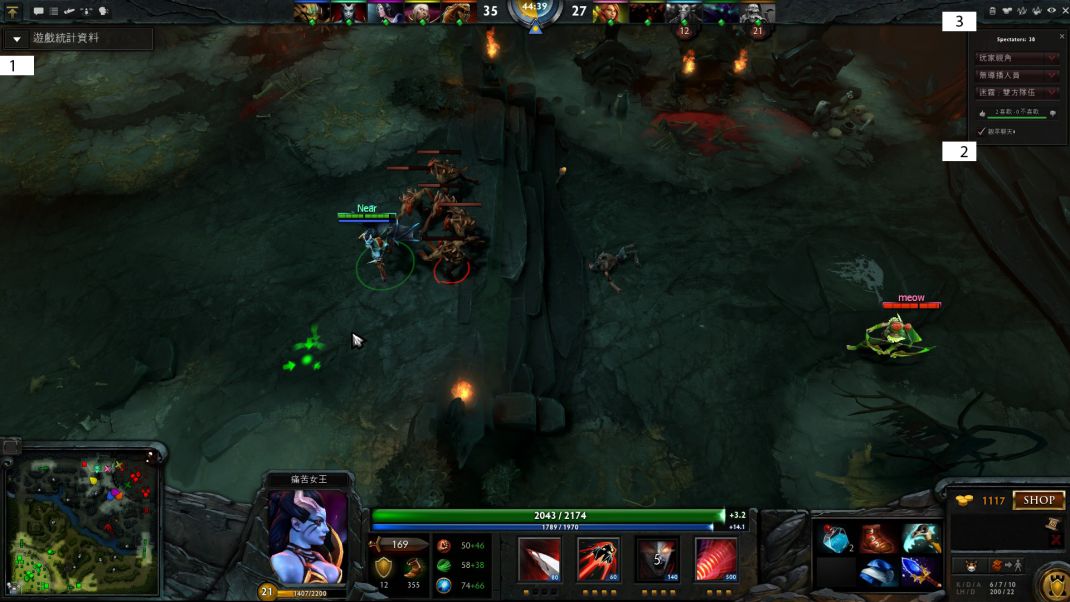1070x602 pixels.
Task: Select the Queen of Pain portrait
Action: [307, 538]
